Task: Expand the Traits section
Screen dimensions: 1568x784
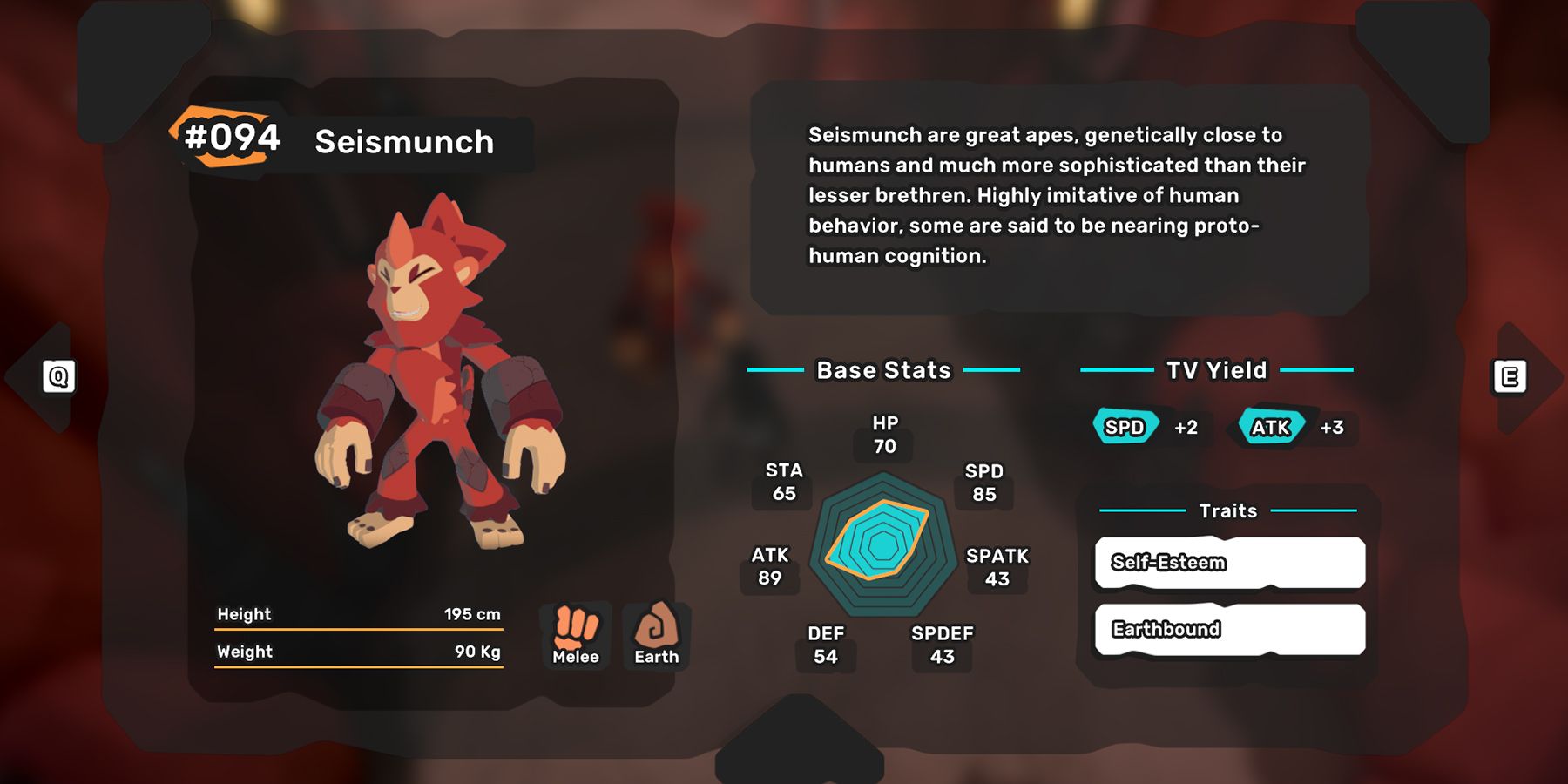Action: [1227, 510]
